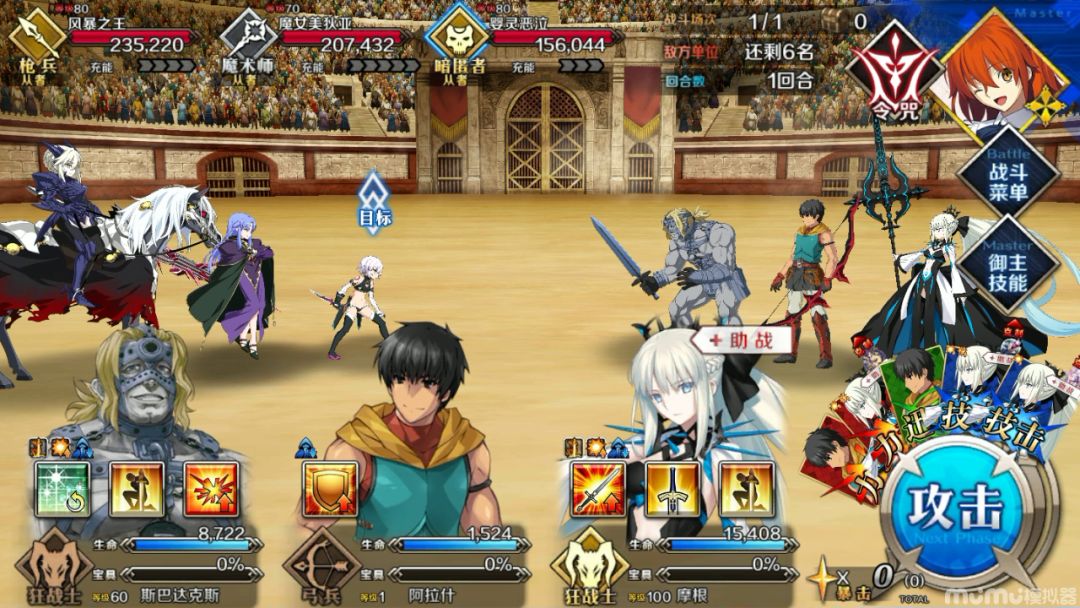Use Spartacus's green sparkle heal skill
This screenshot has width=1080, height=608.
pos(63,489)
